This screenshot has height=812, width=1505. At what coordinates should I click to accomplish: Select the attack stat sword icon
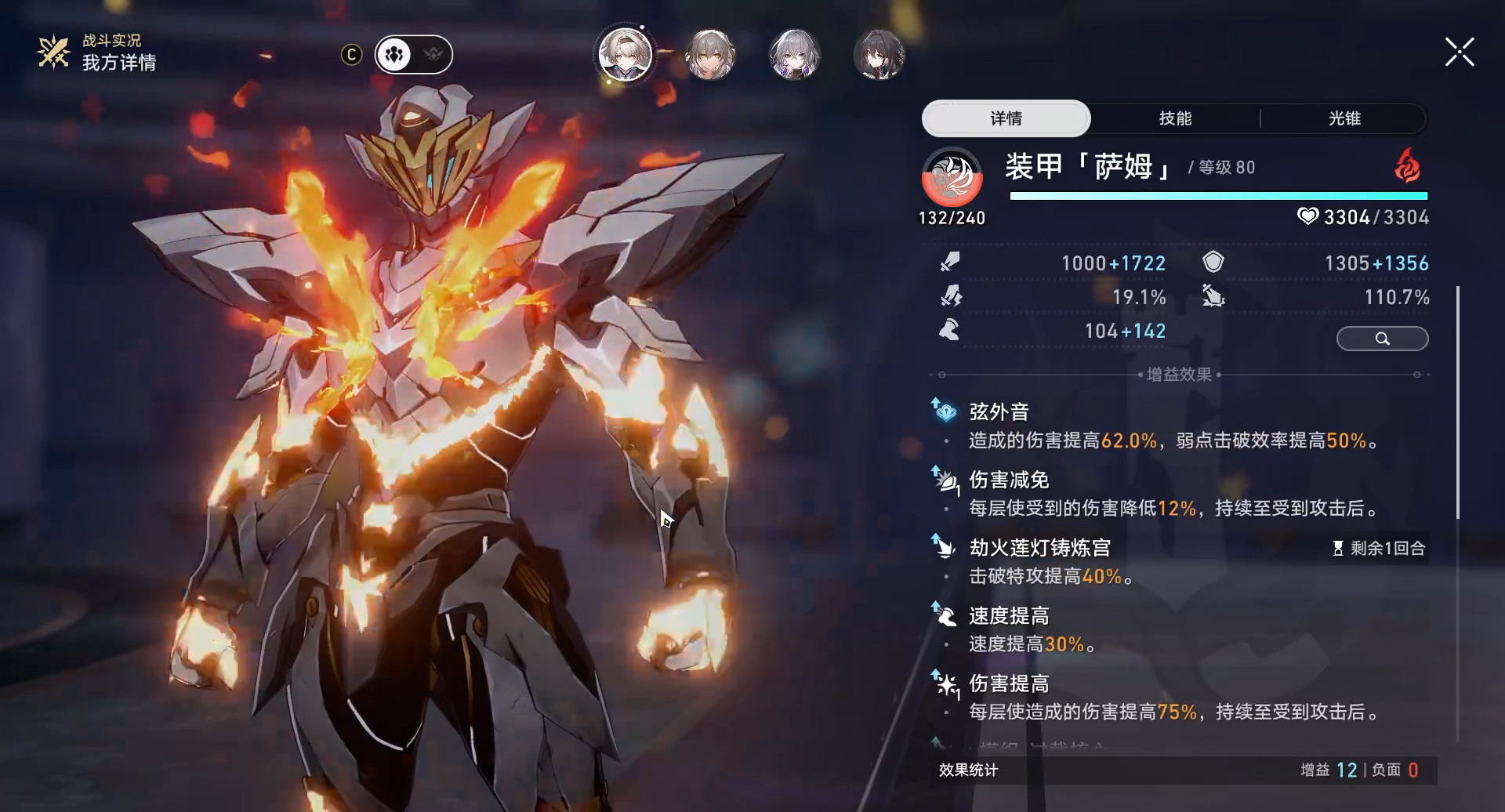pyautogui.click(x=951, y=262)
